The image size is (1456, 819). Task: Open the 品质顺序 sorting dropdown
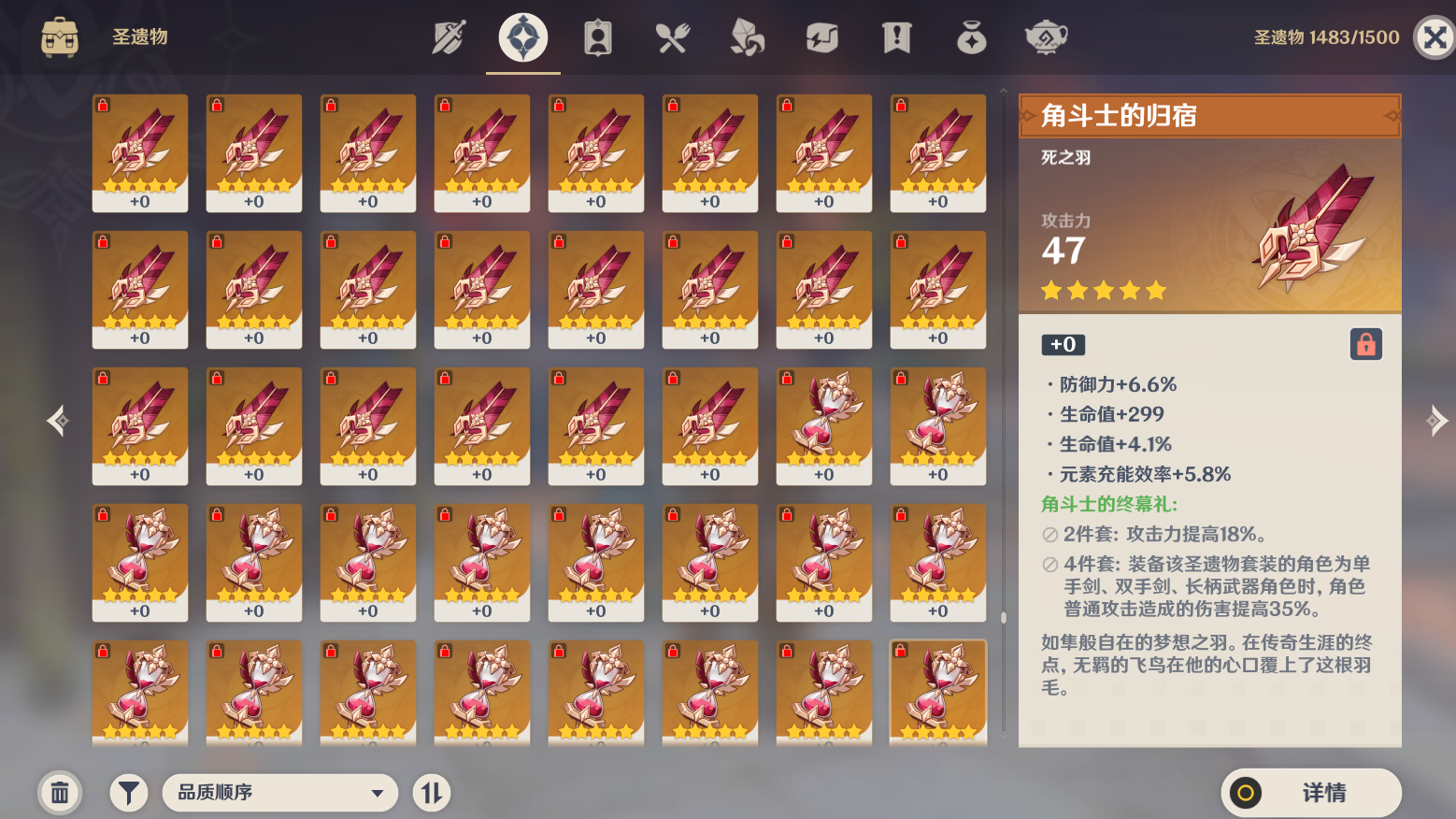click(279, 792)
